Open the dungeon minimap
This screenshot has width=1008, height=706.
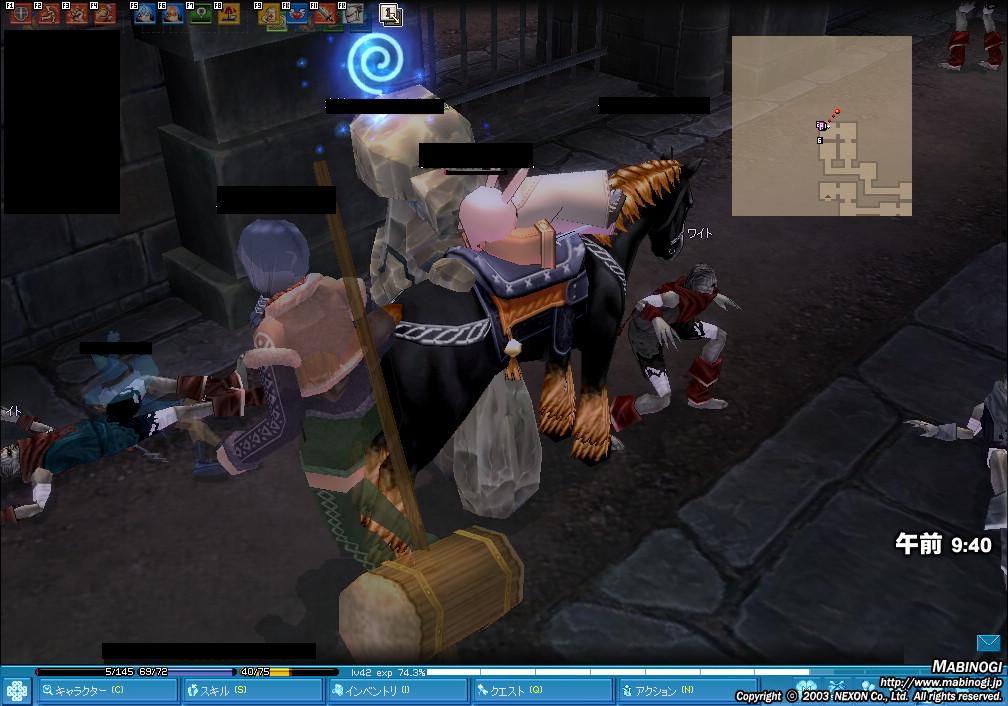pyautogui.click(x=821, y=126)
